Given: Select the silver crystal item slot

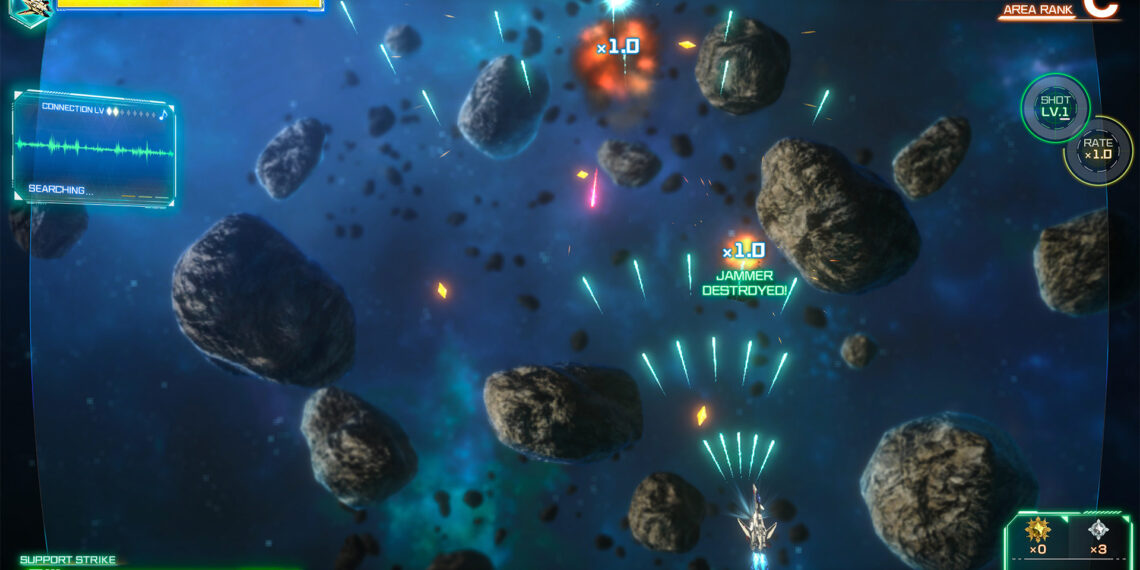Looking at the screenshot, I should pos(1098,536).
